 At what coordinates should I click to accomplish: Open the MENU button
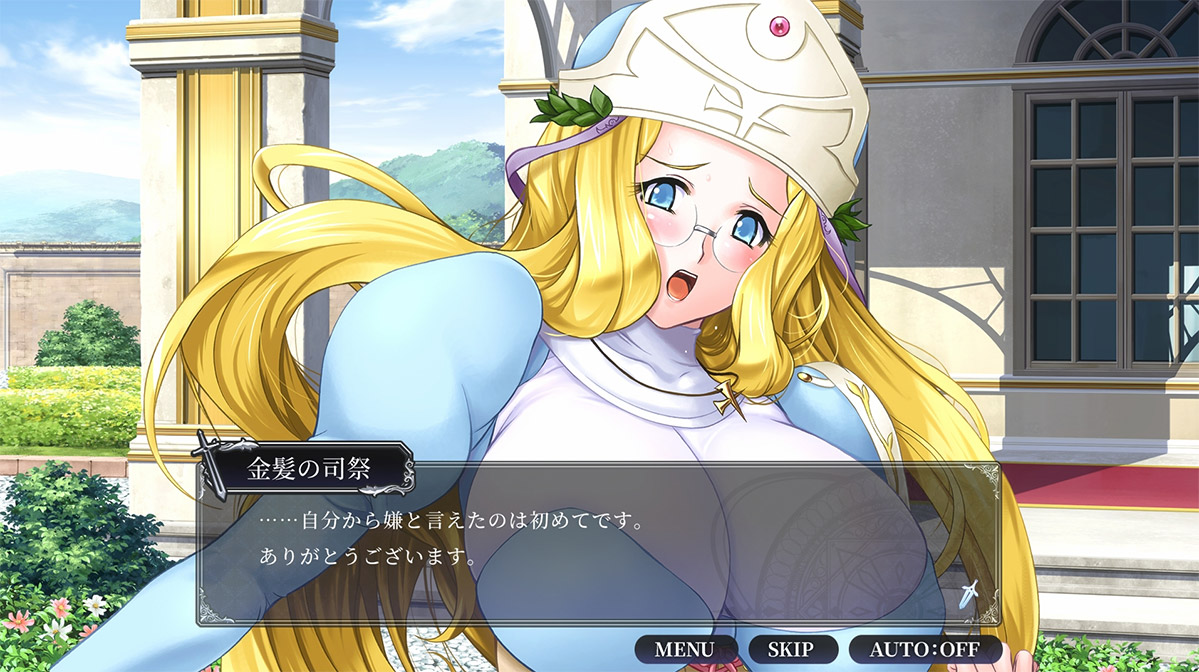(685, 648)
